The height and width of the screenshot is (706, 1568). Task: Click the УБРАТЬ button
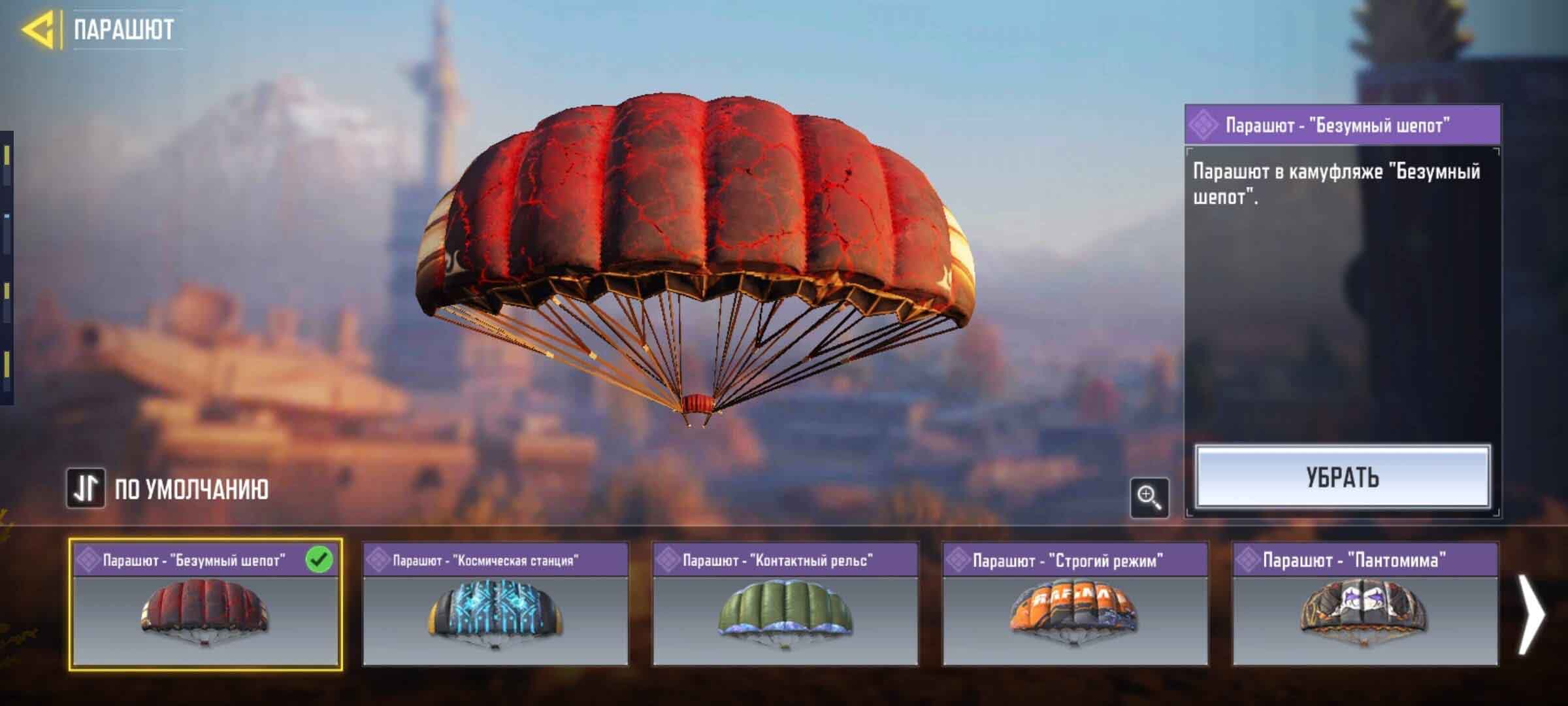click(x=1343, y=477)
